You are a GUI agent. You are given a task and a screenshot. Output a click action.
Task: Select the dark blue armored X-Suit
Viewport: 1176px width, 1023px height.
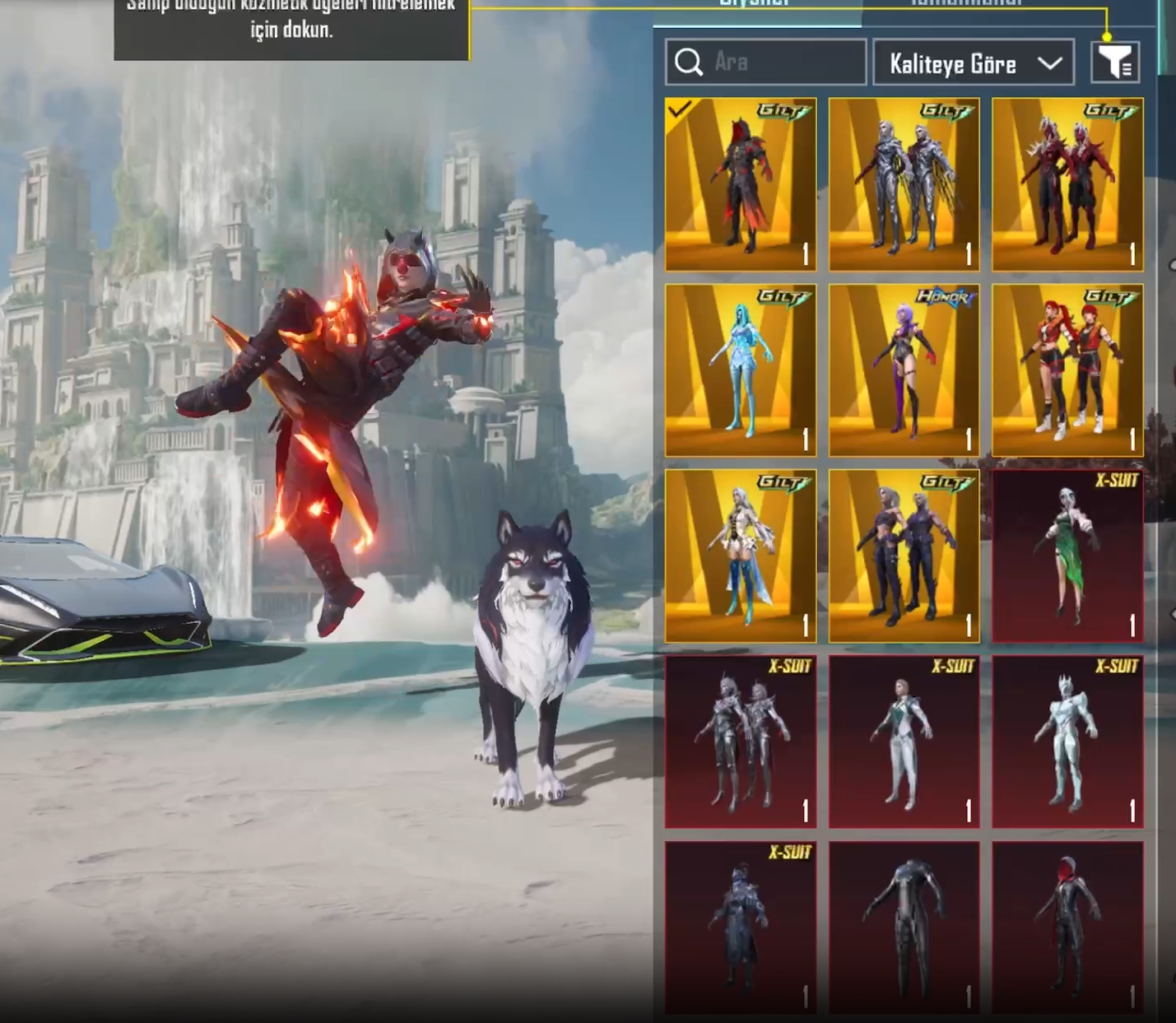(x=741, y=926)
